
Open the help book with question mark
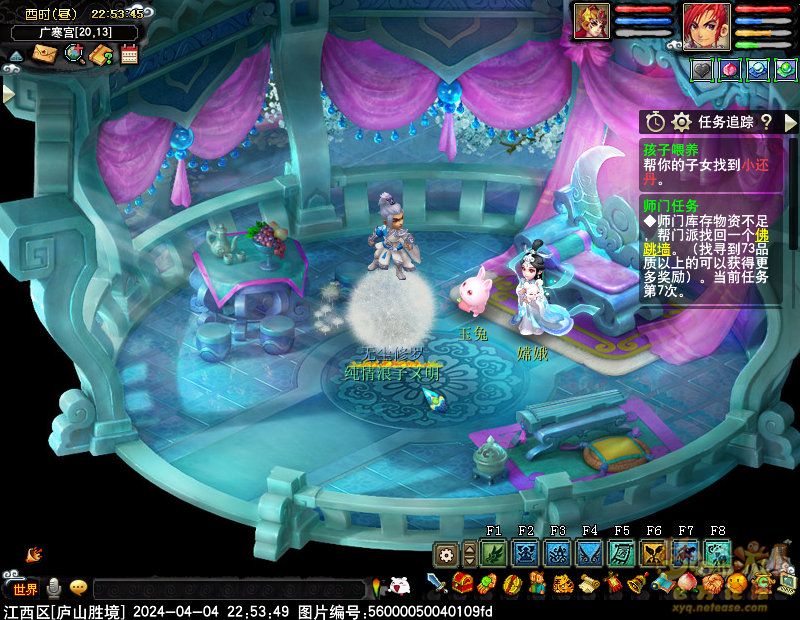click(x=101, y=54)
